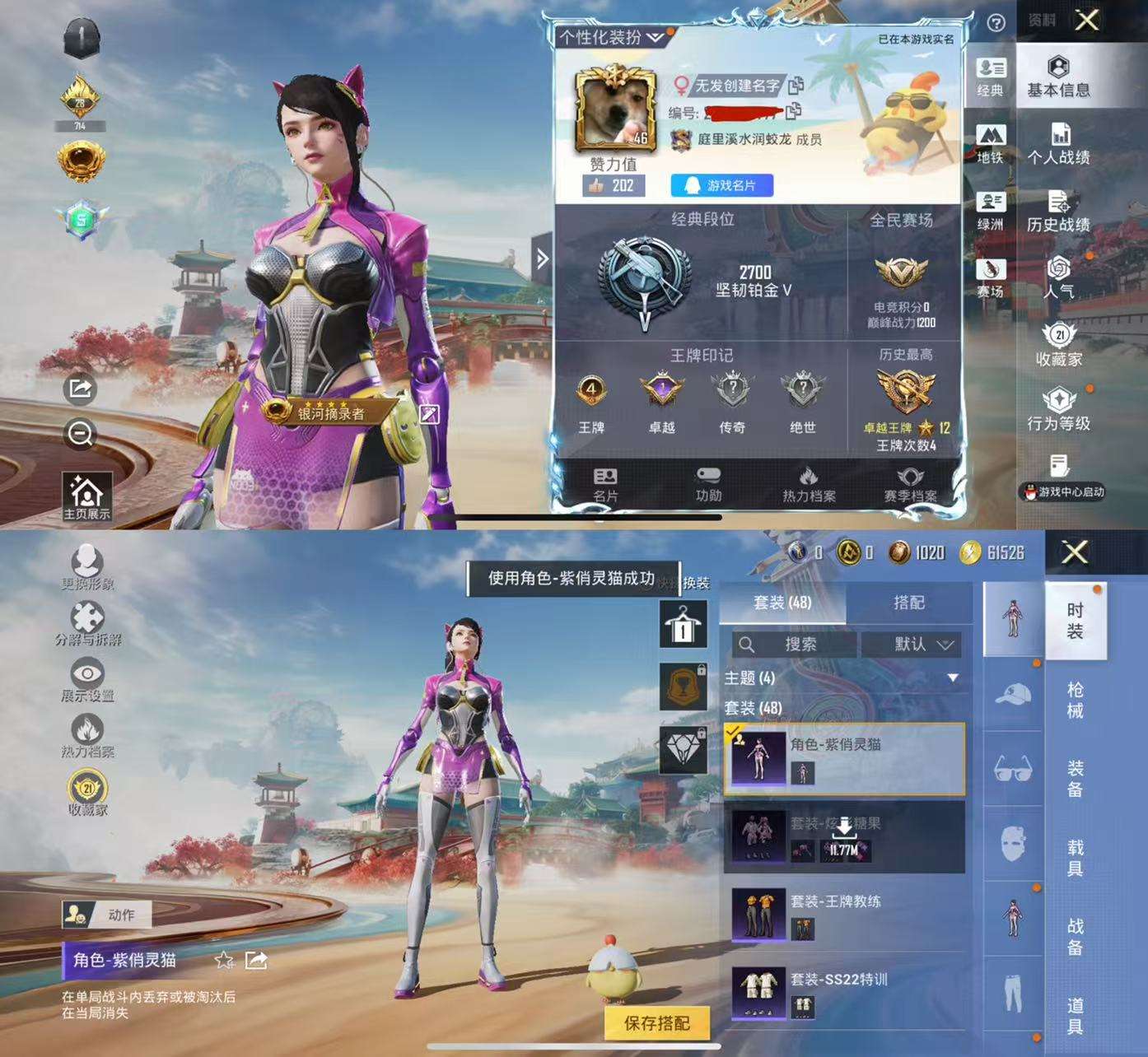
Task: Switch to the 枪械 wardrobe tab
Action: (1076, 700)
